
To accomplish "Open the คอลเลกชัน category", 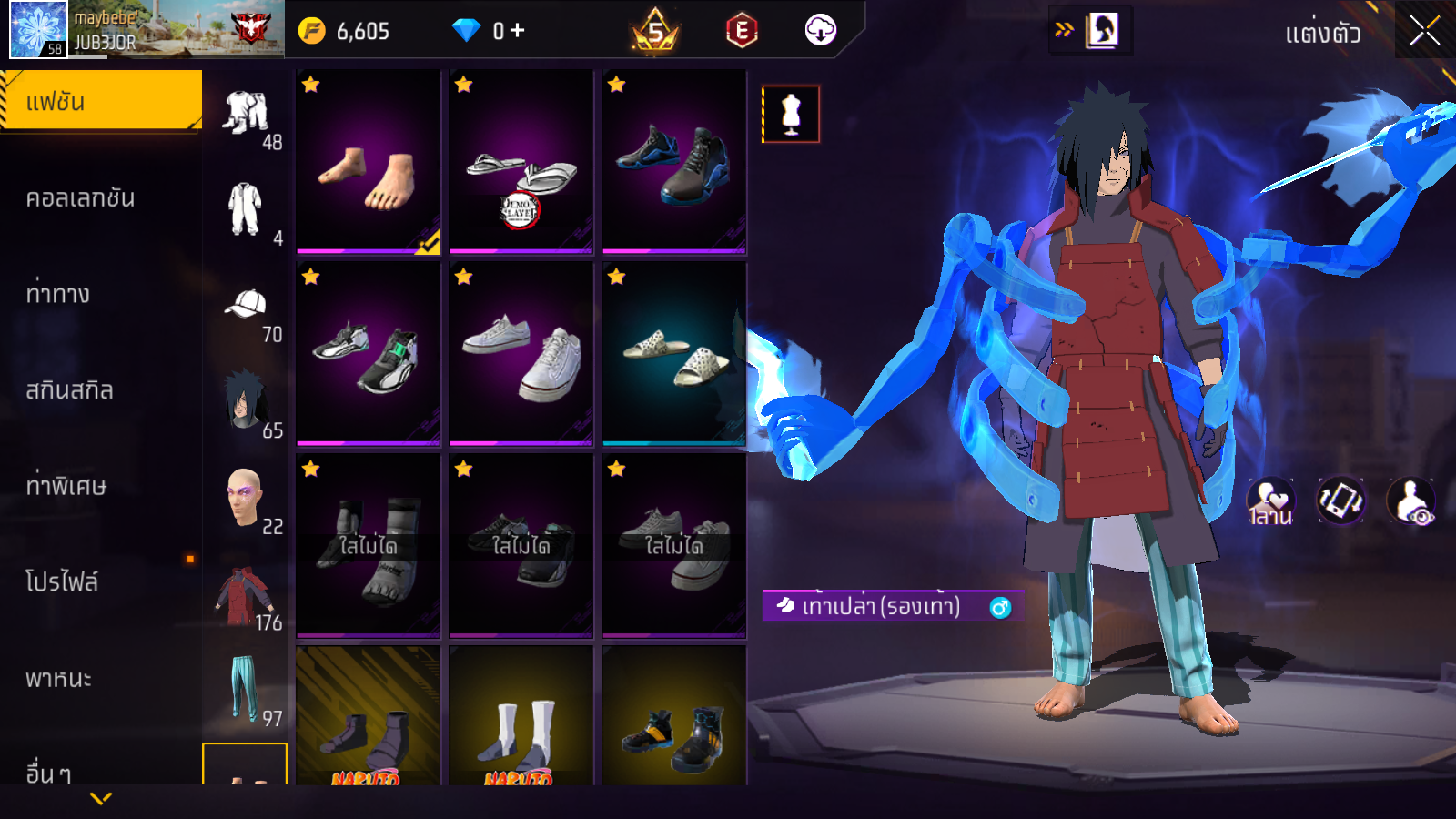I will point(81,198).
